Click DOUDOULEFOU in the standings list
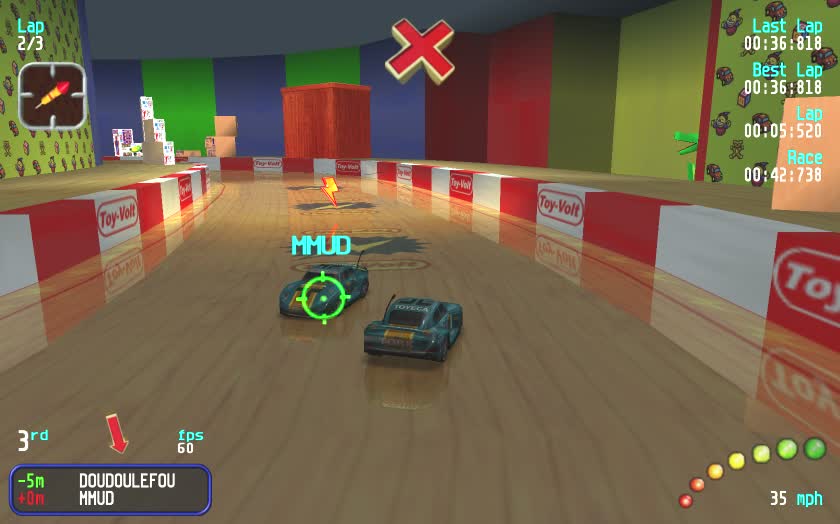The width and height of the screenshot is (840, 524). (127, 481)
